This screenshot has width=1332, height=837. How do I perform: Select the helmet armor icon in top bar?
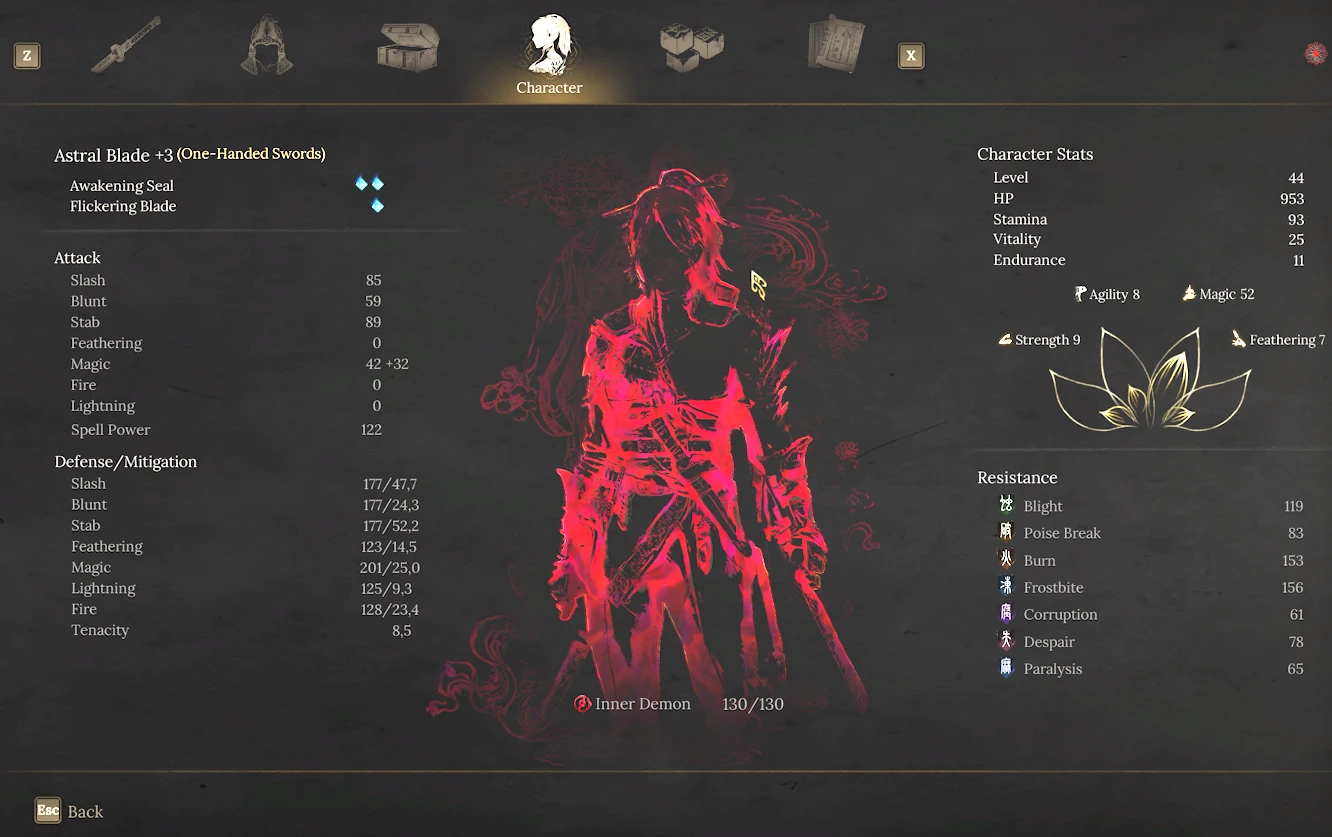point(266,45)
